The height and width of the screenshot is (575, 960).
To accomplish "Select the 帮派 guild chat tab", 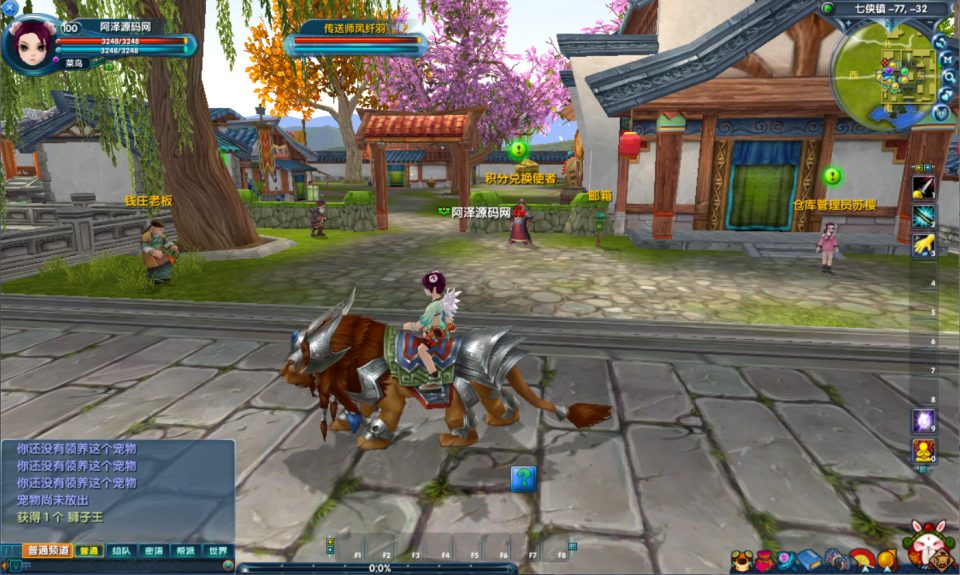I will click(x=185, y=550).
